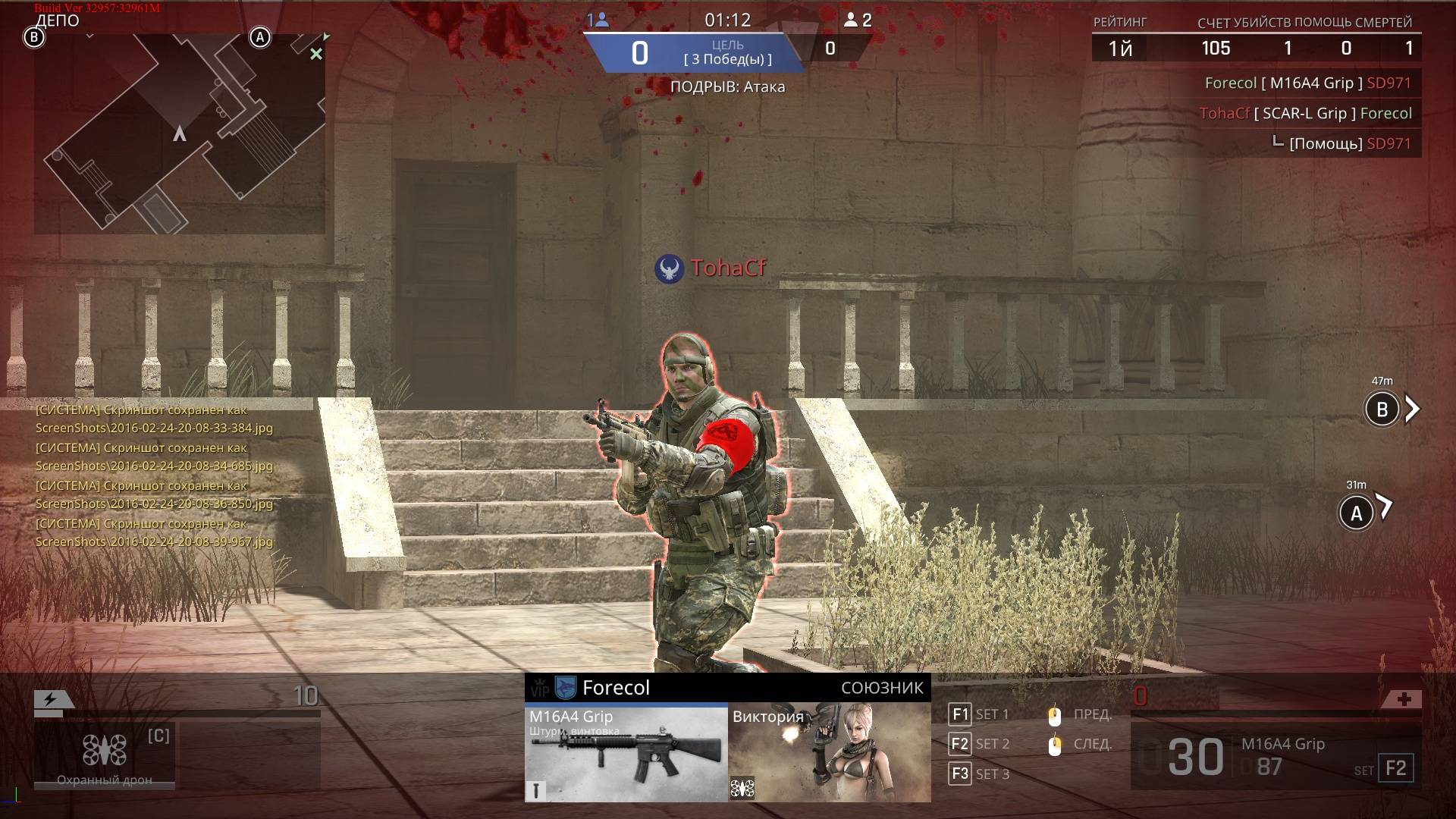Switch to the SET 3 loadout

(x=979, y=774)
